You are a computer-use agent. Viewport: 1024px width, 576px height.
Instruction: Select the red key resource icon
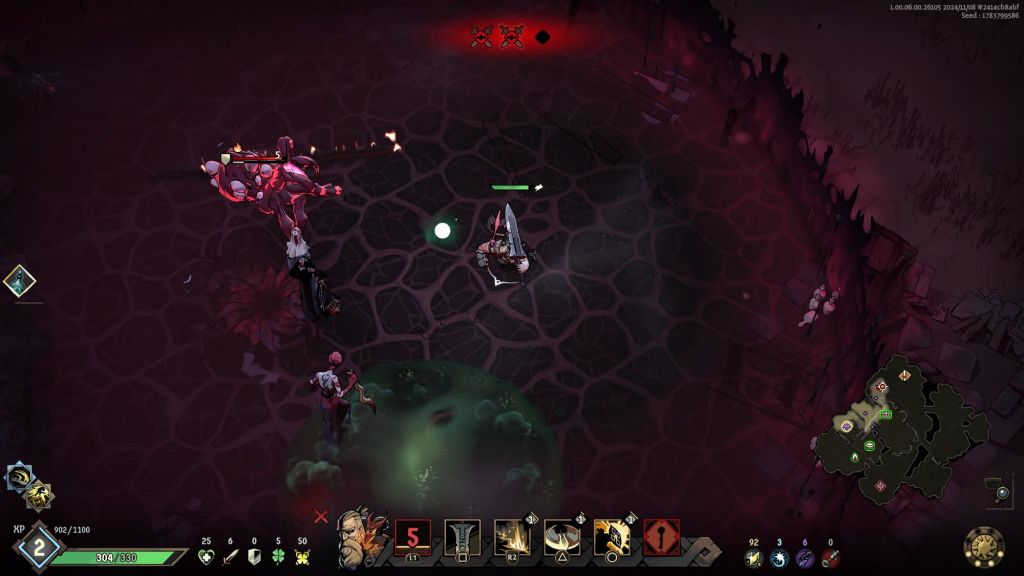(x=830, y=558)
